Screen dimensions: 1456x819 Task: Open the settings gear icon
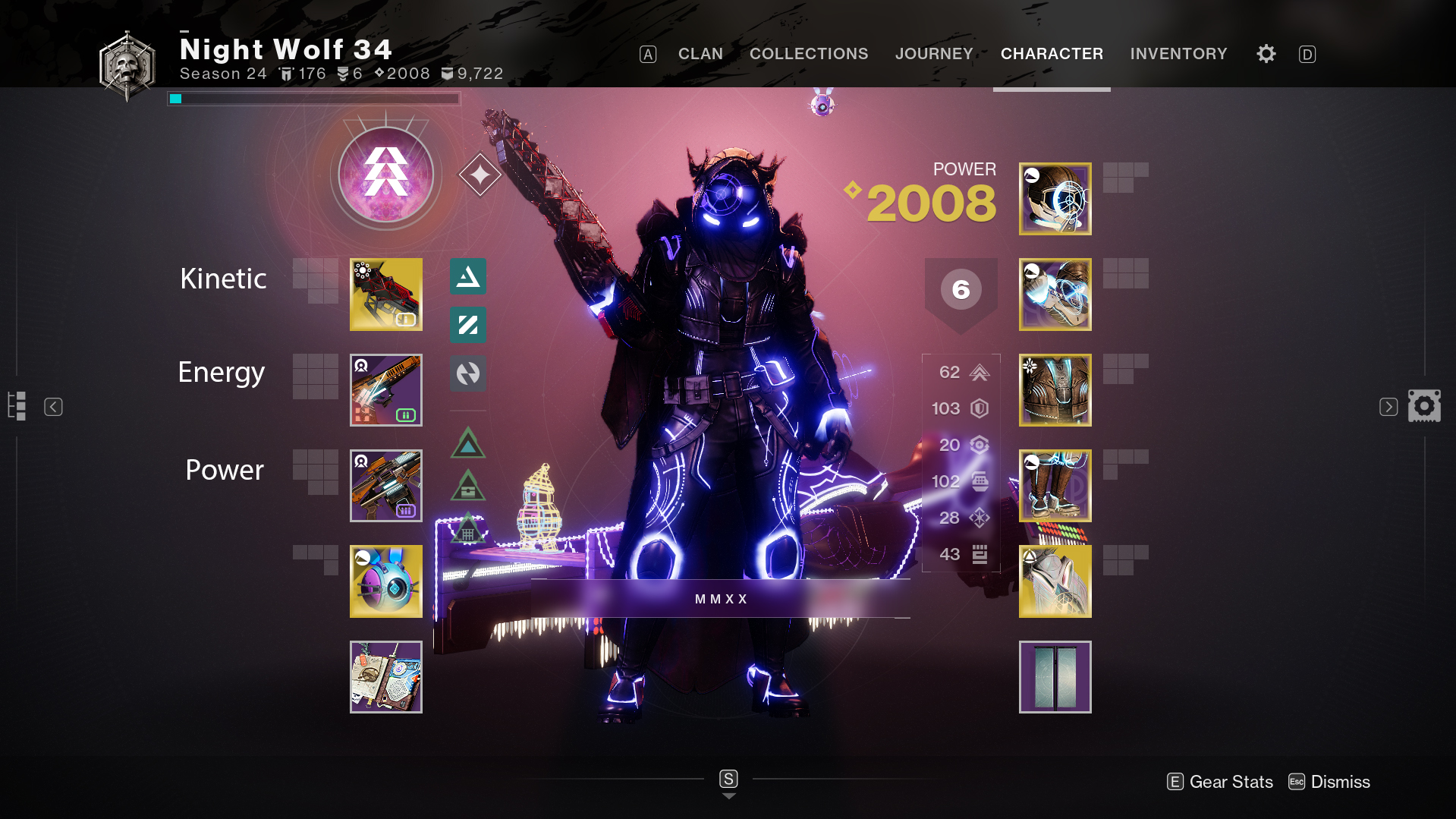[x=1266, y=54]
